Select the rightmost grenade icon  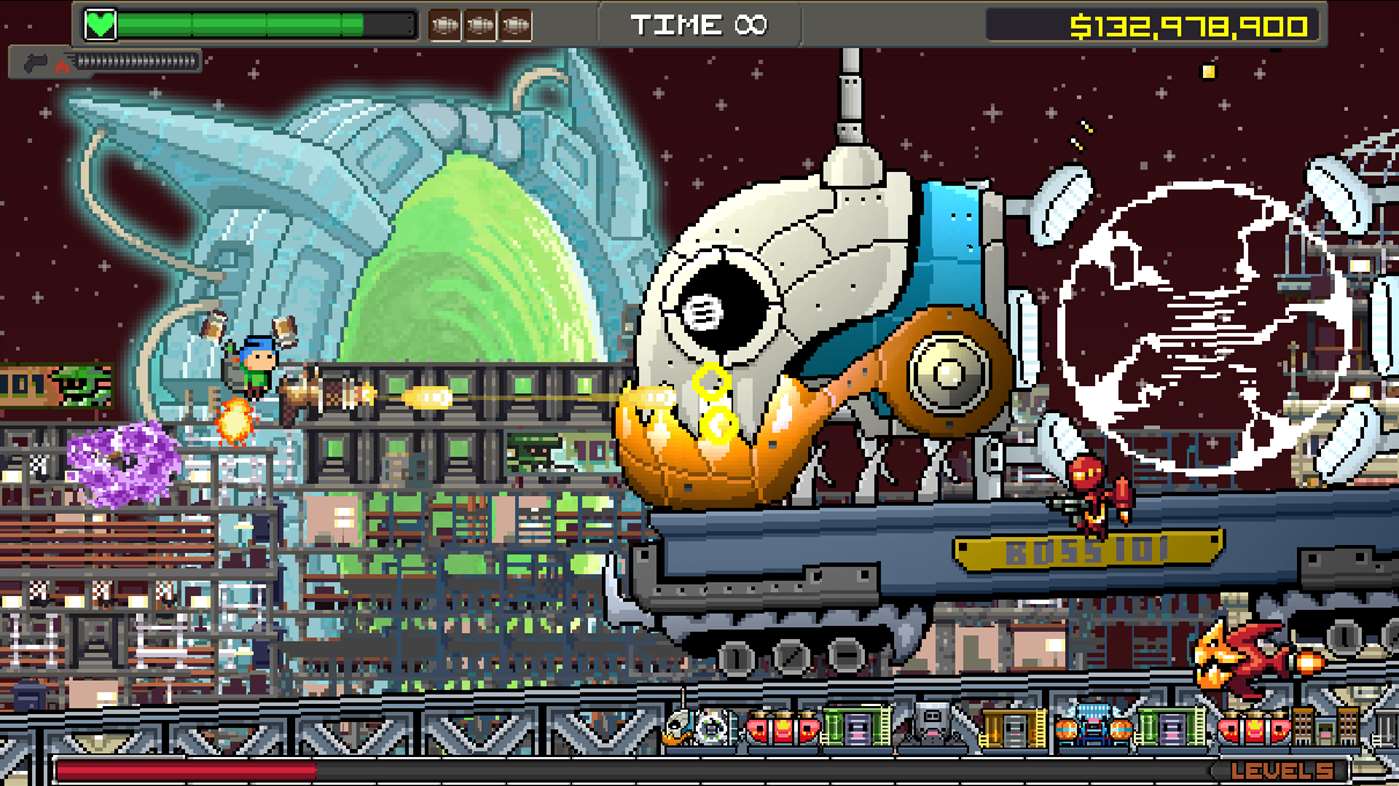516,23
